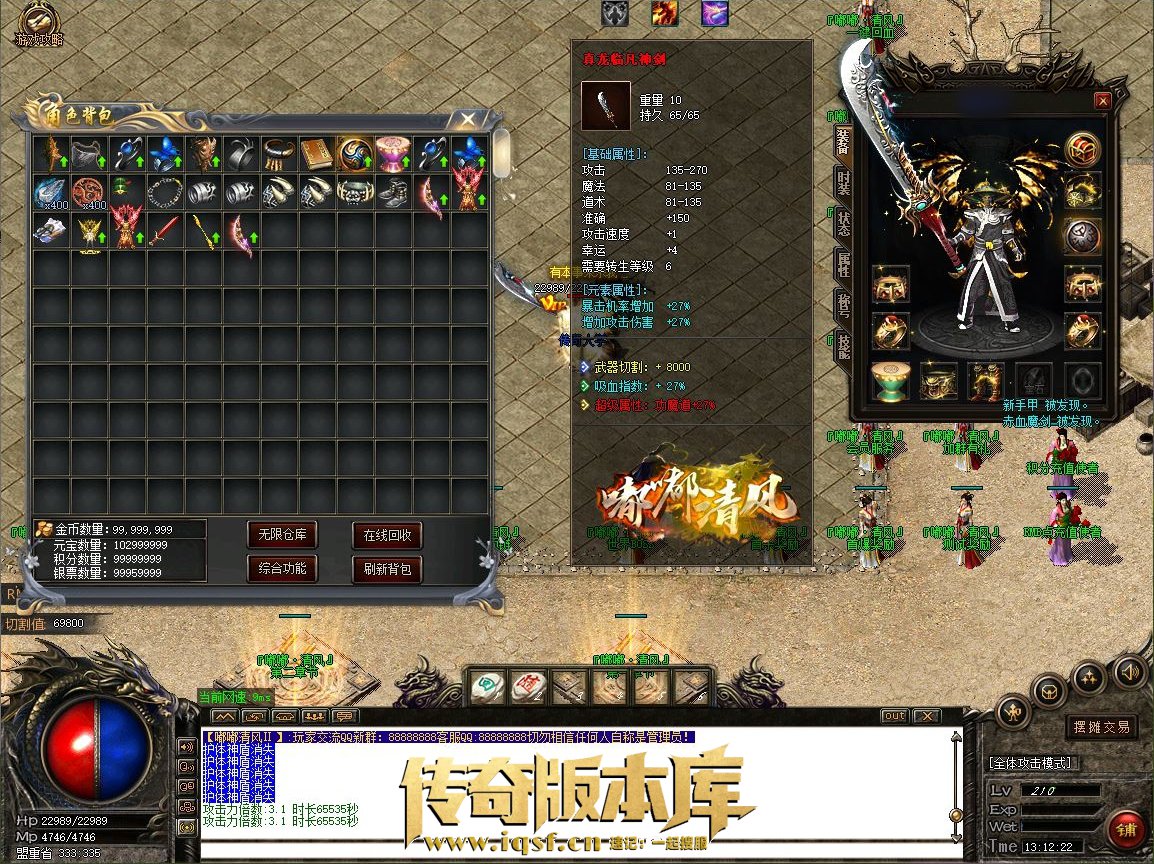
Task: Refresh the bag with 刷新背包
Action: 387,569
